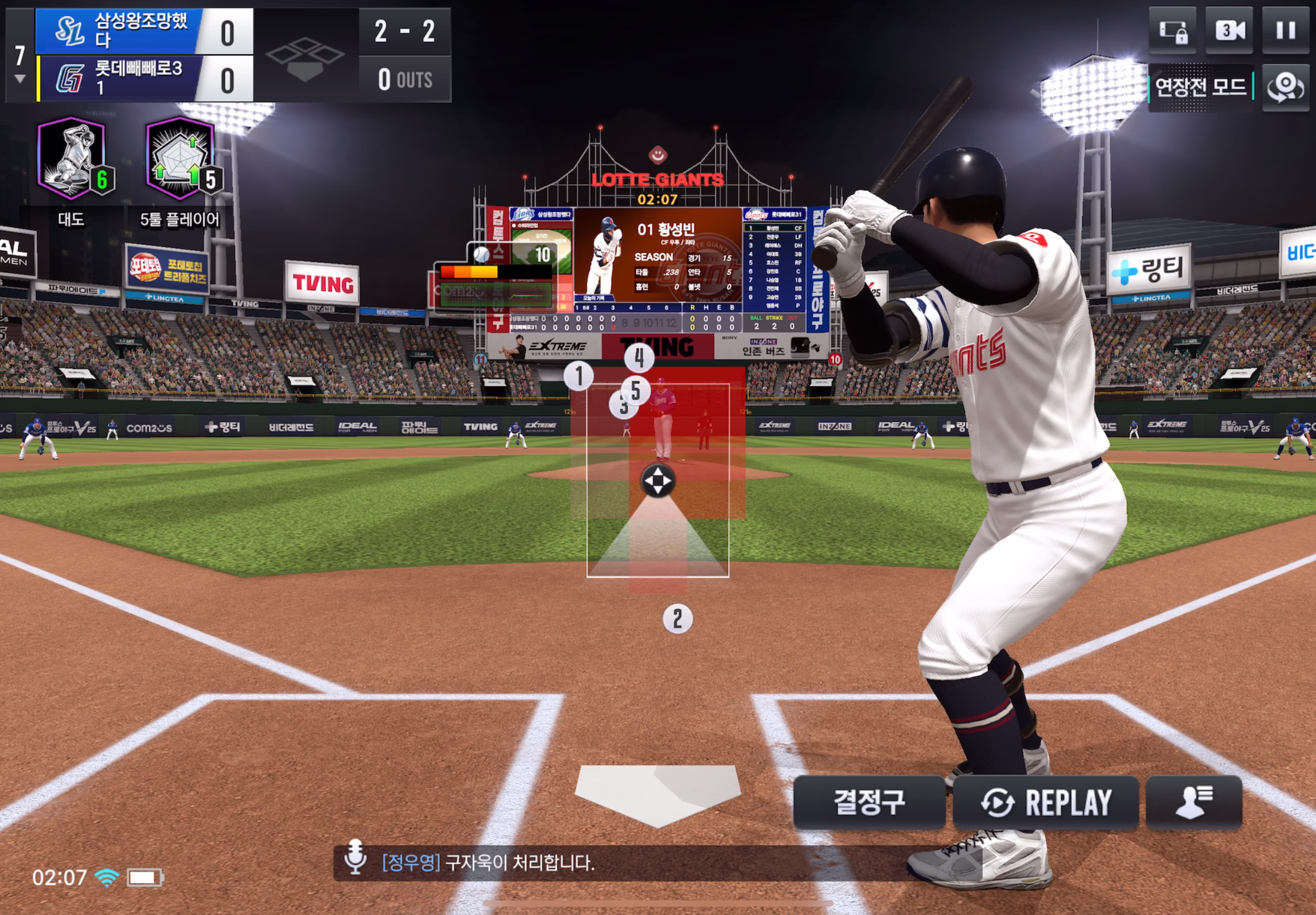This screenshot has width=1316, height=915.
Task: Tap the 연장전 모드 button
Action: click(1200, 87)
